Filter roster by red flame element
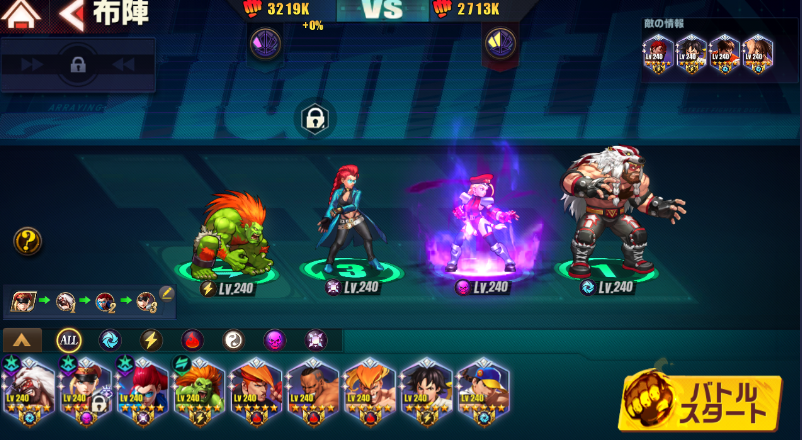The height and width of the screenshot is (440, 802). pyautogui.click(x=192, y=340)
